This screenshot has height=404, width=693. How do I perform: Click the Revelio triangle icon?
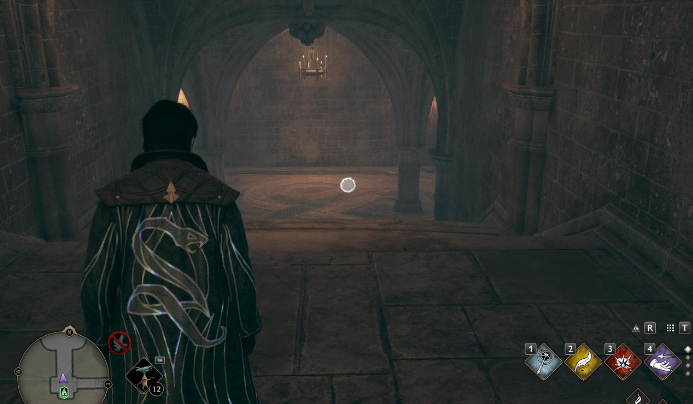(635, 327)
